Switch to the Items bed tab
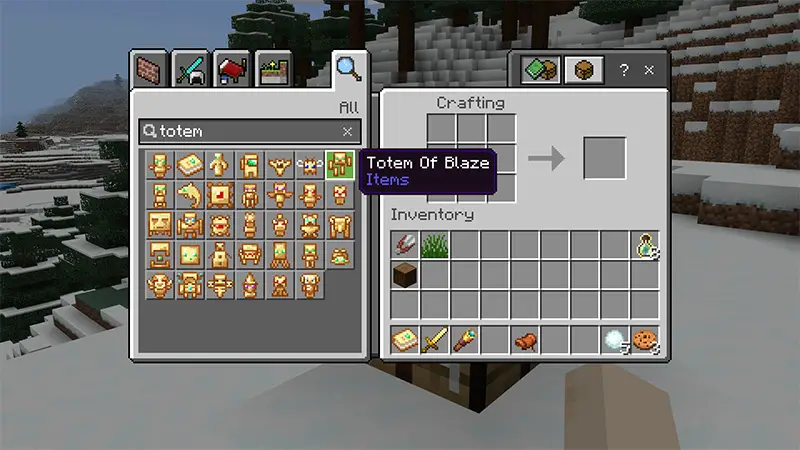800x450 pixels. point(232,69)
